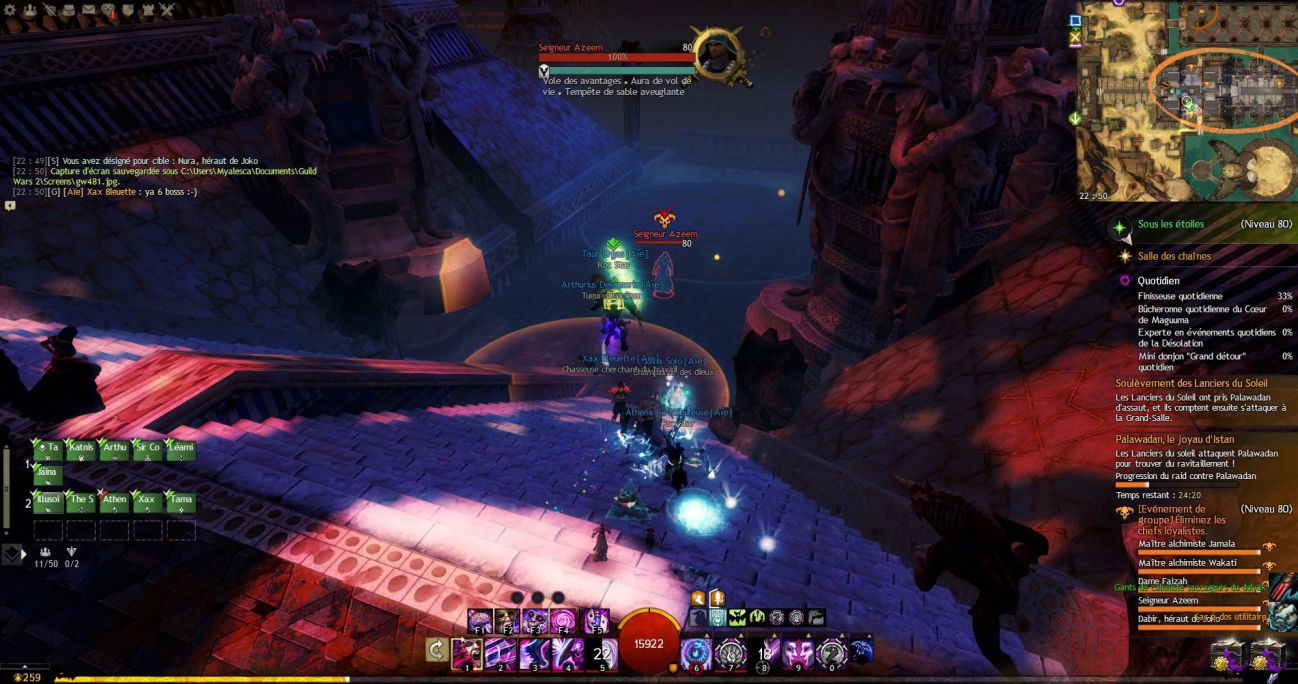Activate the healing skill in slot 6

coord(696,654)
